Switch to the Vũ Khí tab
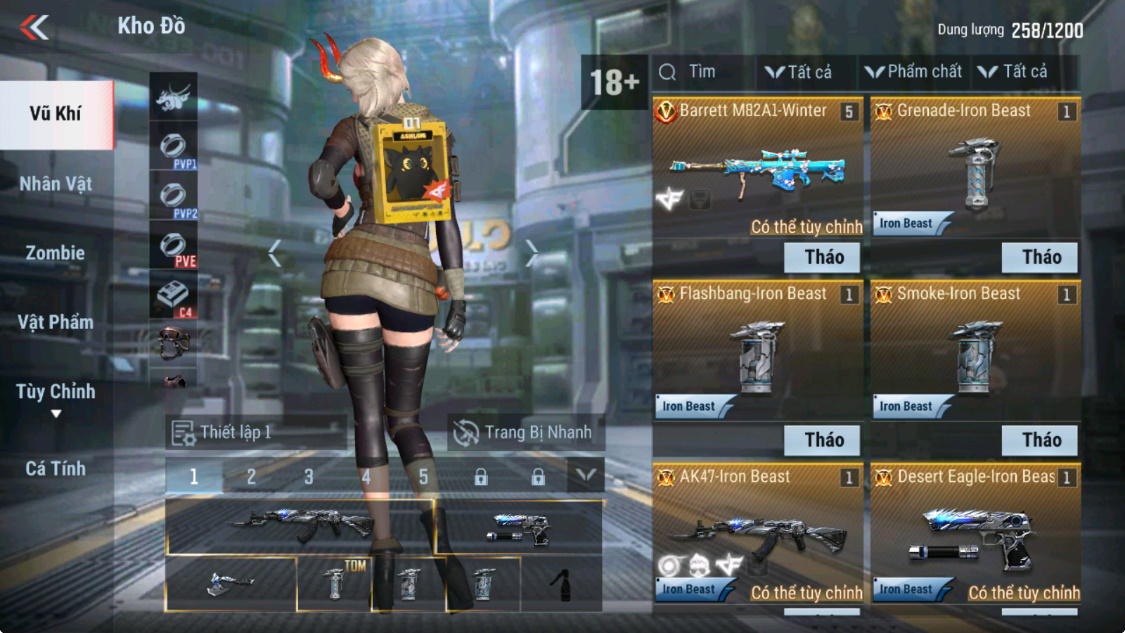The width and height of the screenshot is (1125, 633). (x=55, y=114)
